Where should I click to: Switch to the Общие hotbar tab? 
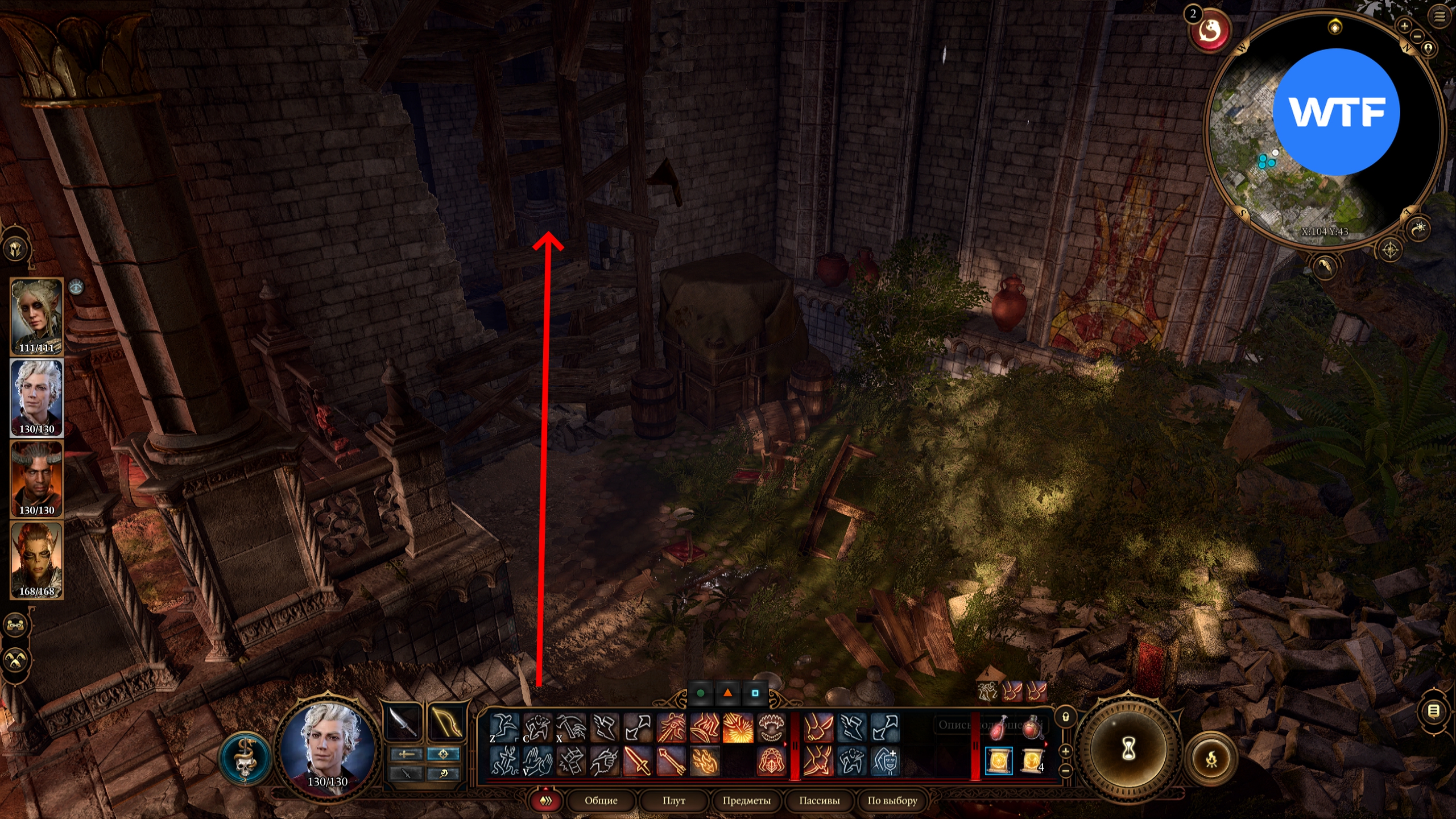click(x=601, y=801)
